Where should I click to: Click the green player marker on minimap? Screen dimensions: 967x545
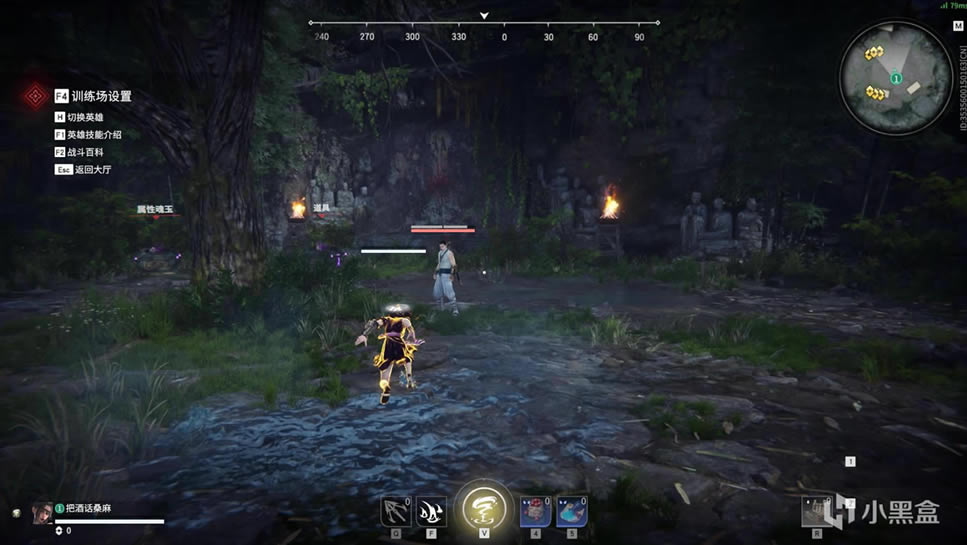pyautogui.click(x=896, y=78)
